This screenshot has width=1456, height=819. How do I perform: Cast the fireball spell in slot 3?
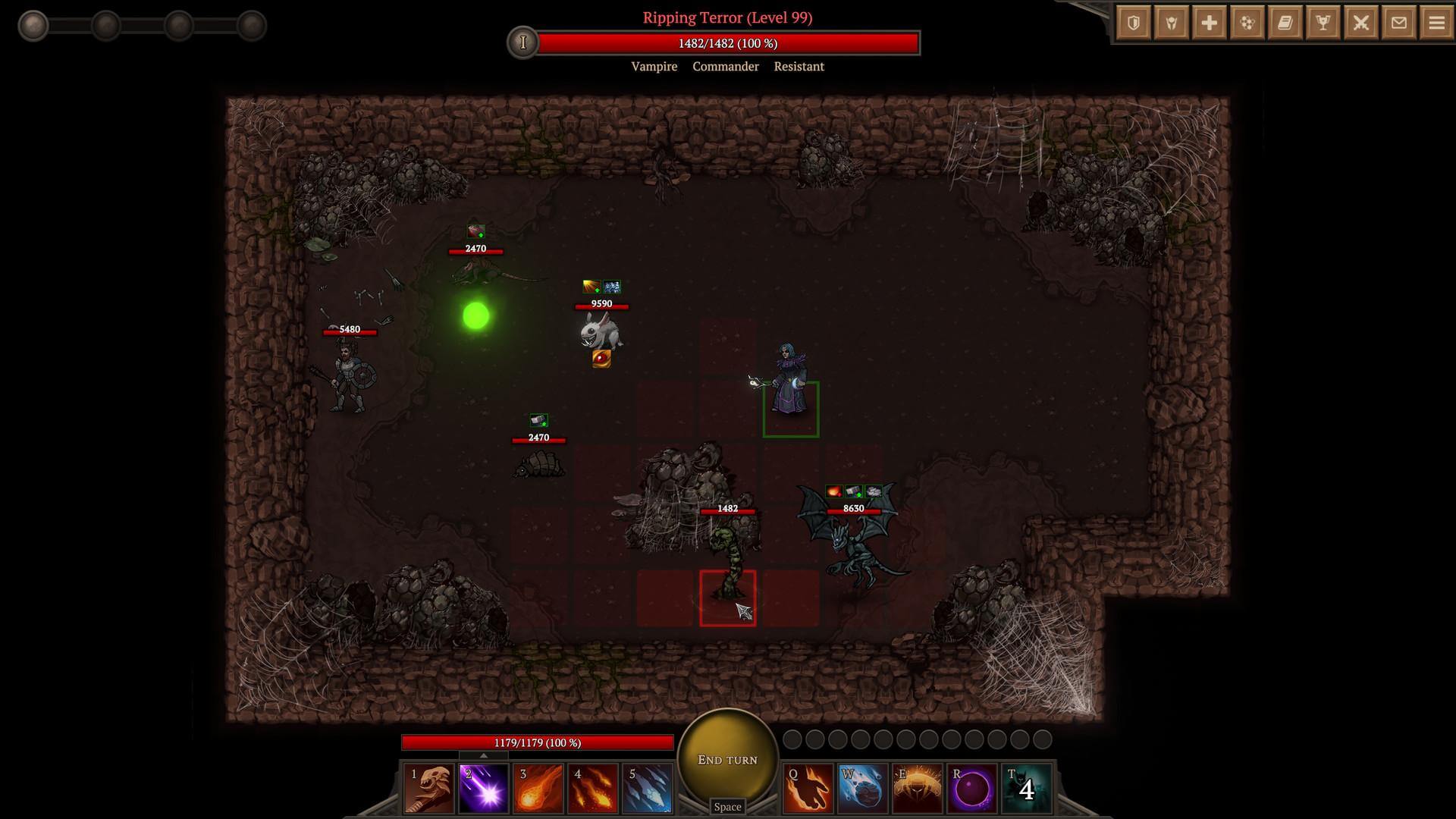point(538,789)
